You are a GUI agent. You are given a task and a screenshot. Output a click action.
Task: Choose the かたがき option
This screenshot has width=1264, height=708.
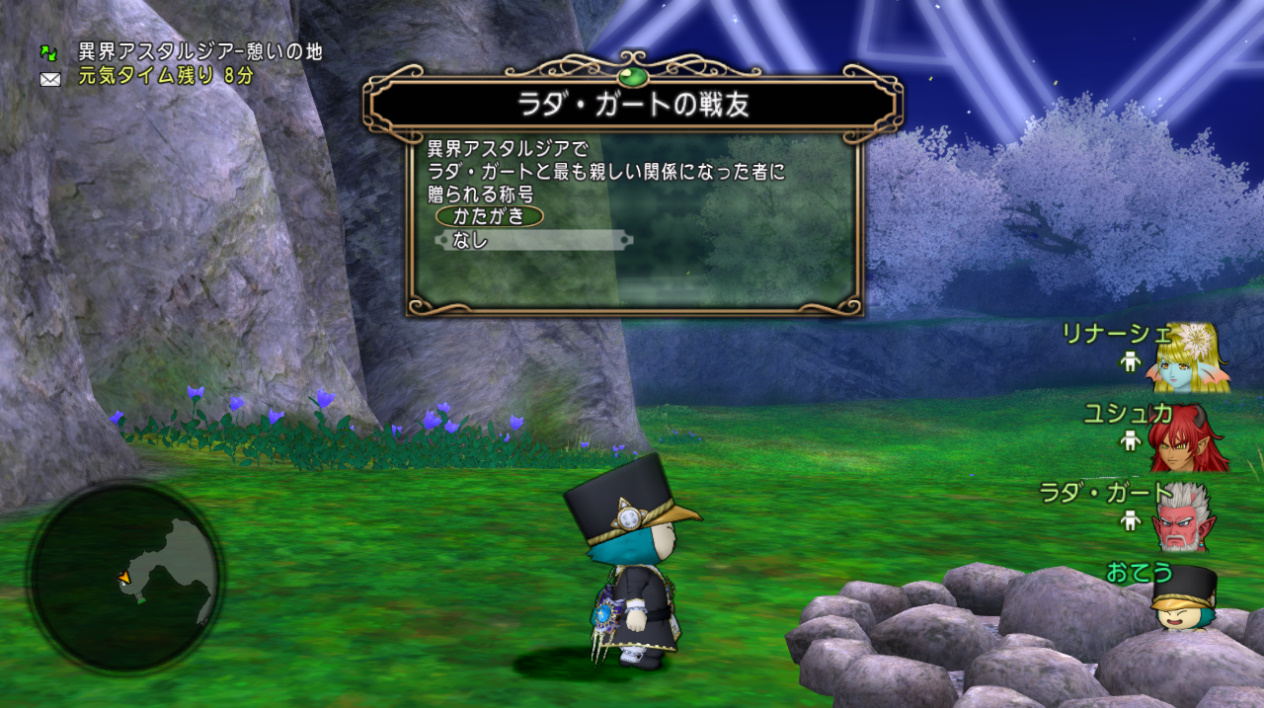point(489,216)
